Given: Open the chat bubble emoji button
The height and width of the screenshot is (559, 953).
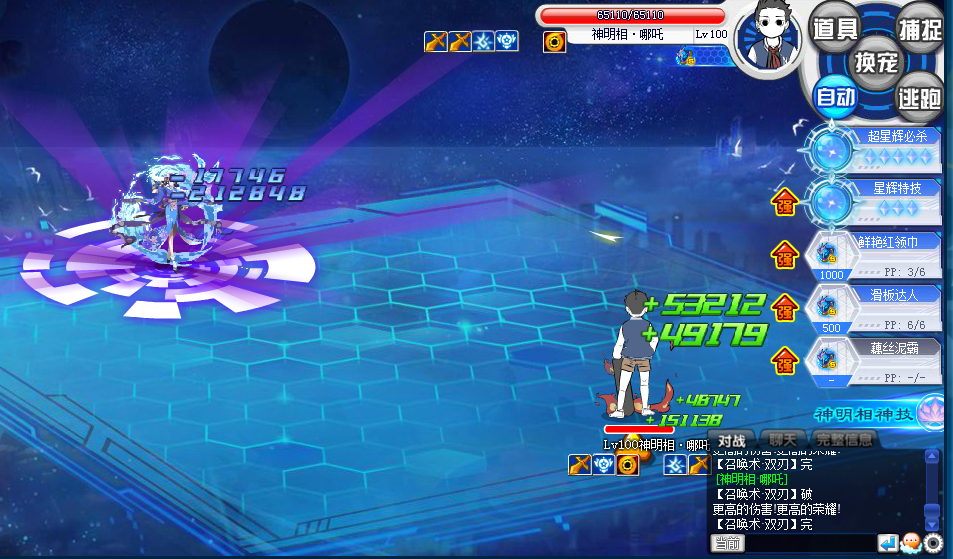Looking at the screenshot, I should click(x=910, y=543).
